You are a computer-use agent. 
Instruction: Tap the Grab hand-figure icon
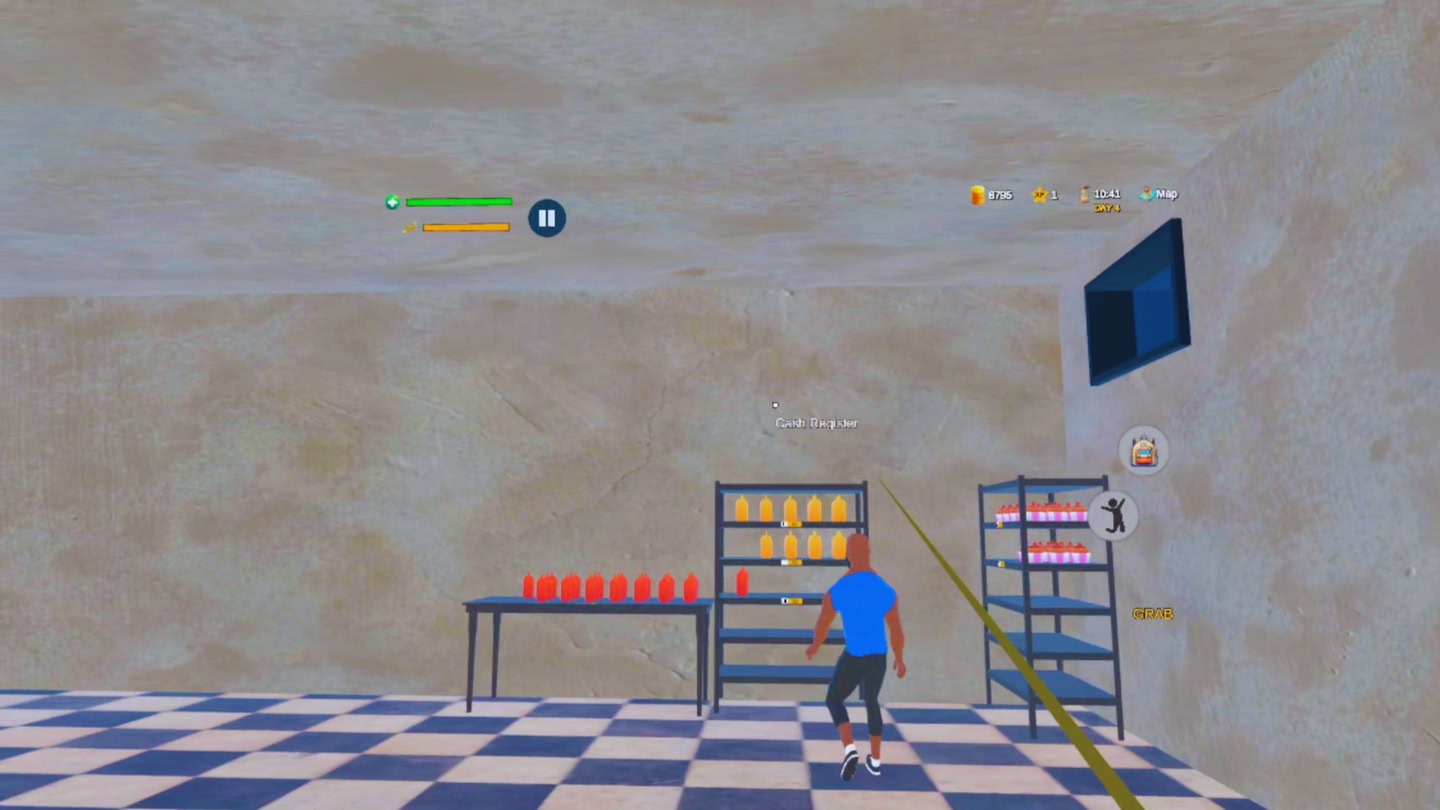[1115, 516]
